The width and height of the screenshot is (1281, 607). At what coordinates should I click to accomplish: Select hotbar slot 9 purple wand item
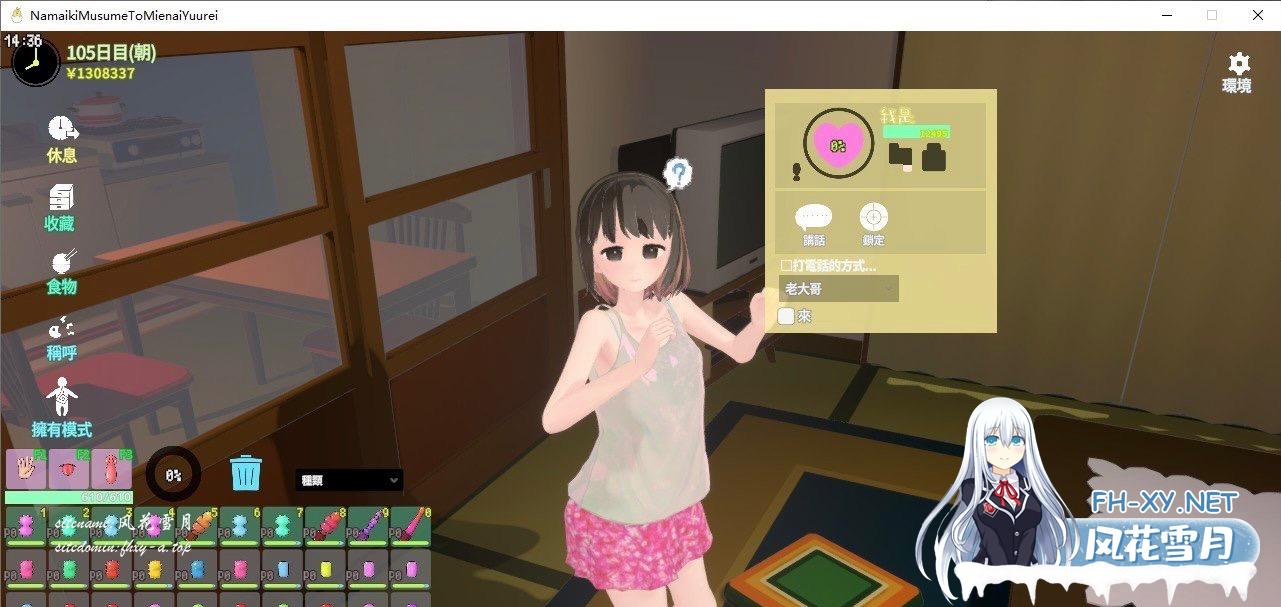367,523
